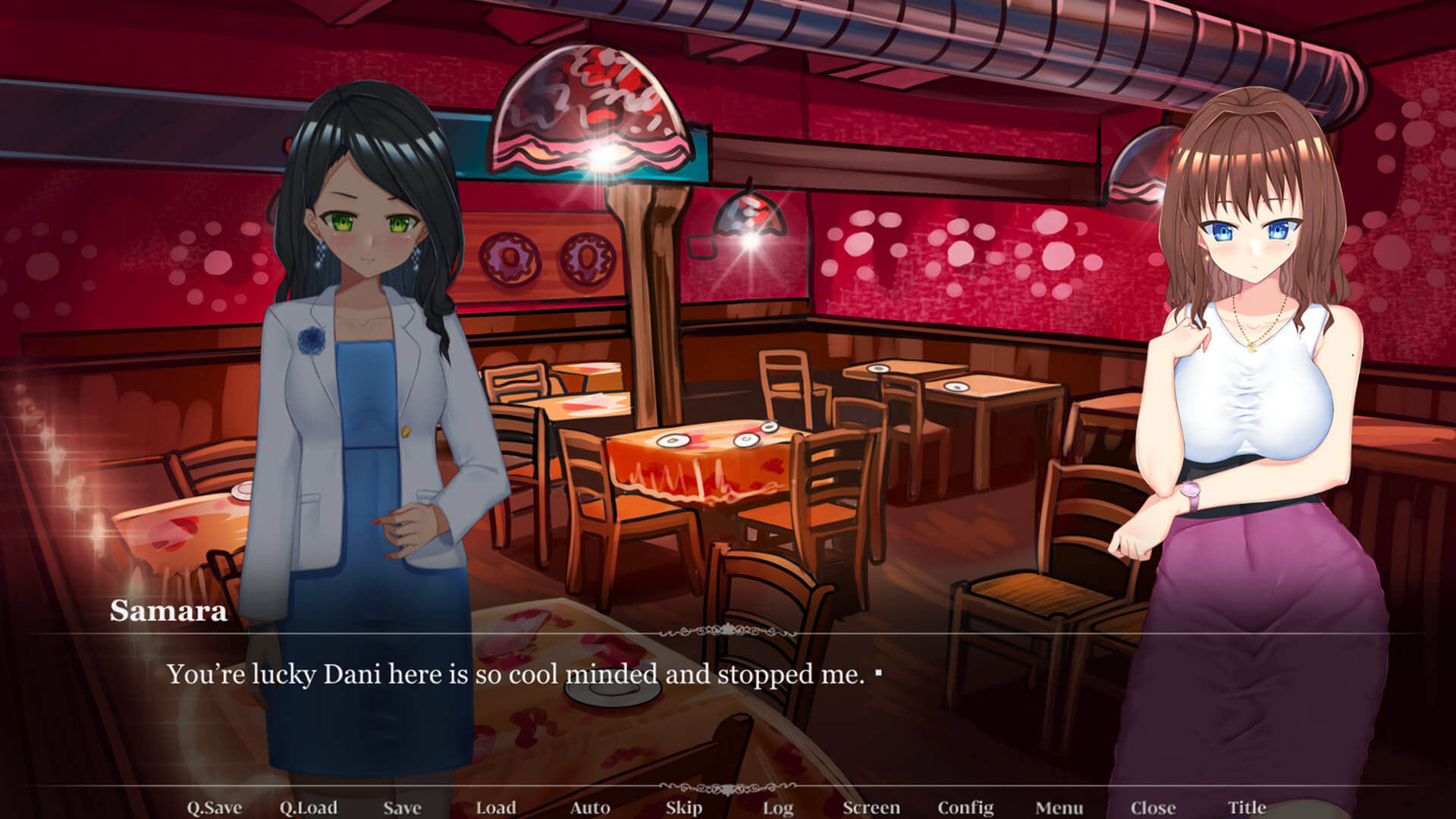Activate Skip mode
1456x819 pixels.
click(x=684, y=808)
